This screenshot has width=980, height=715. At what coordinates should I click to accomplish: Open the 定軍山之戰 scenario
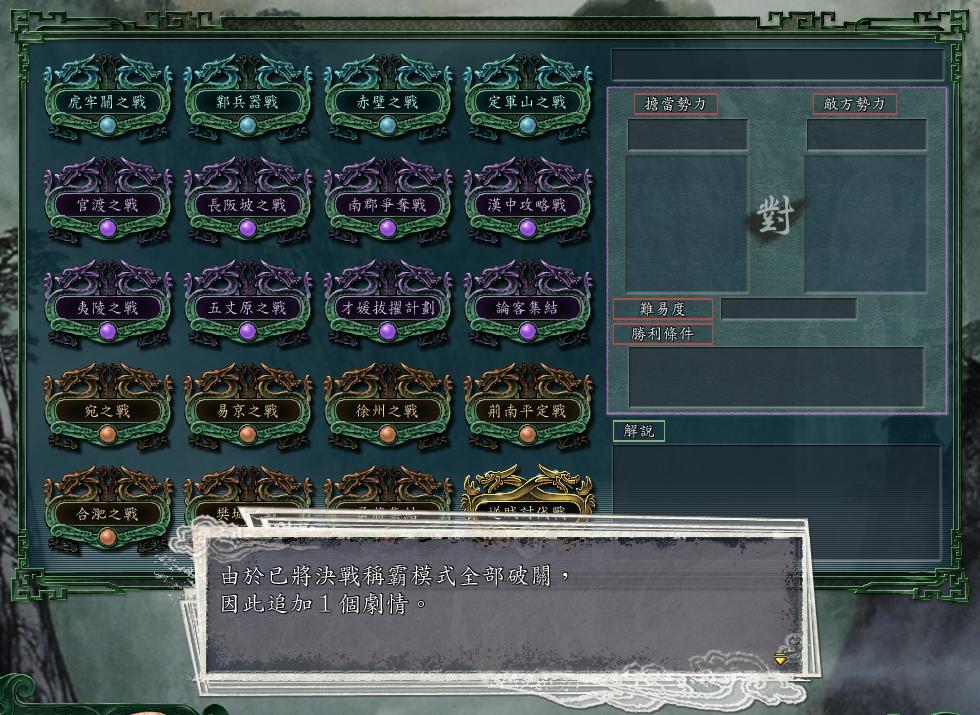[x=528, y=102]
